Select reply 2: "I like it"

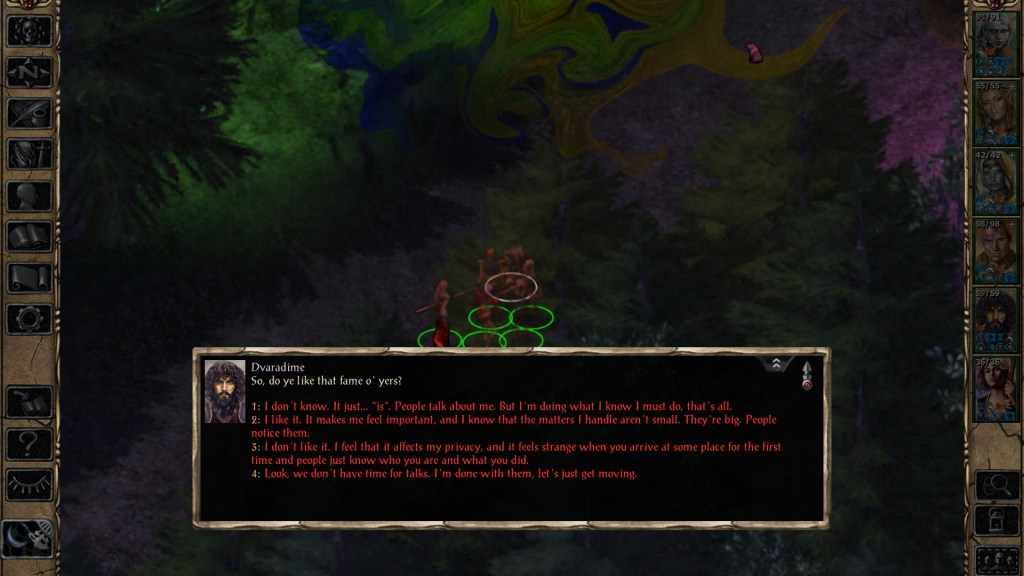pos(520,420)
